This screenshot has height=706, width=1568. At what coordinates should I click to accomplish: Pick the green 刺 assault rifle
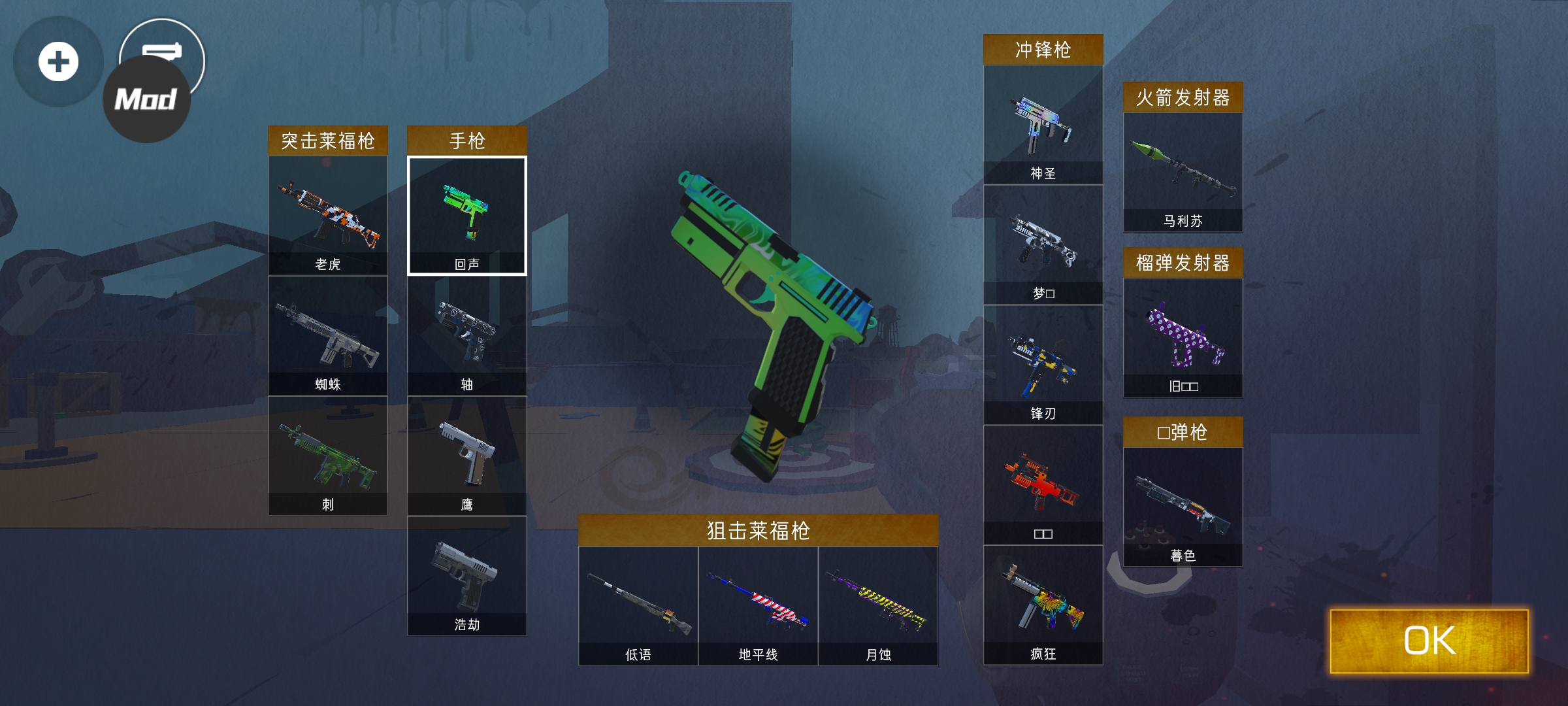pyautogui.click(x=327, y=456)
